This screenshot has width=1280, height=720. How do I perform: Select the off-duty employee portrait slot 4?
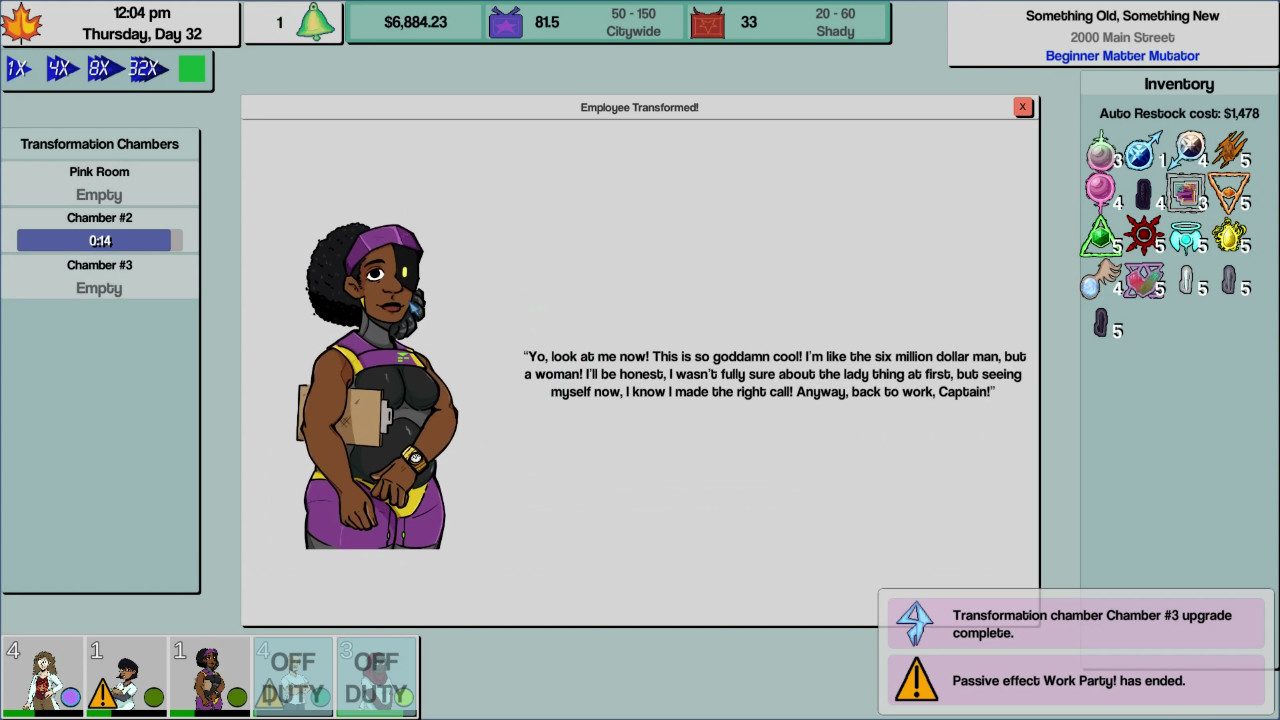tap(293, 677)
